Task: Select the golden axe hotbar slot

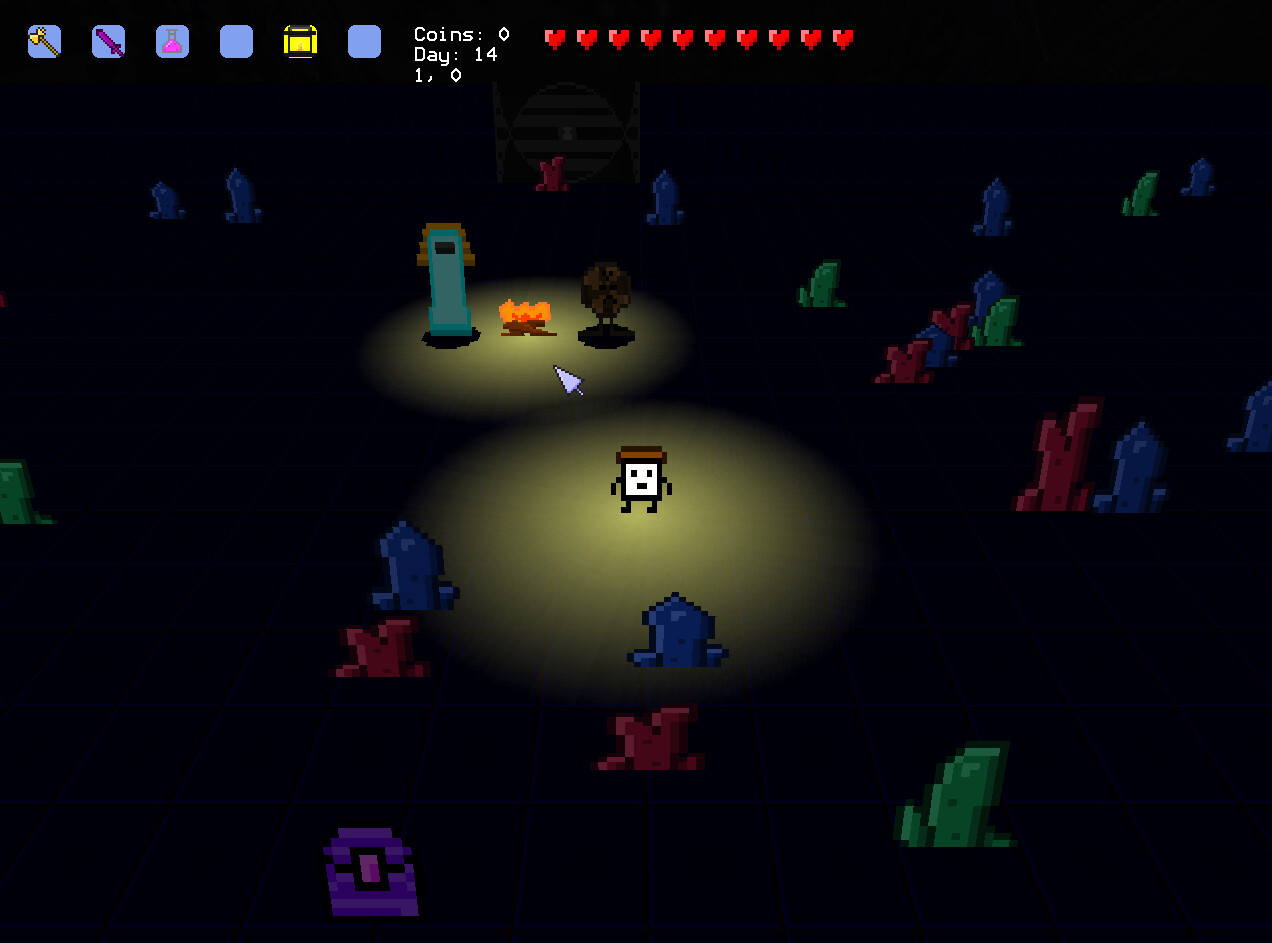Action: point(44,41)
